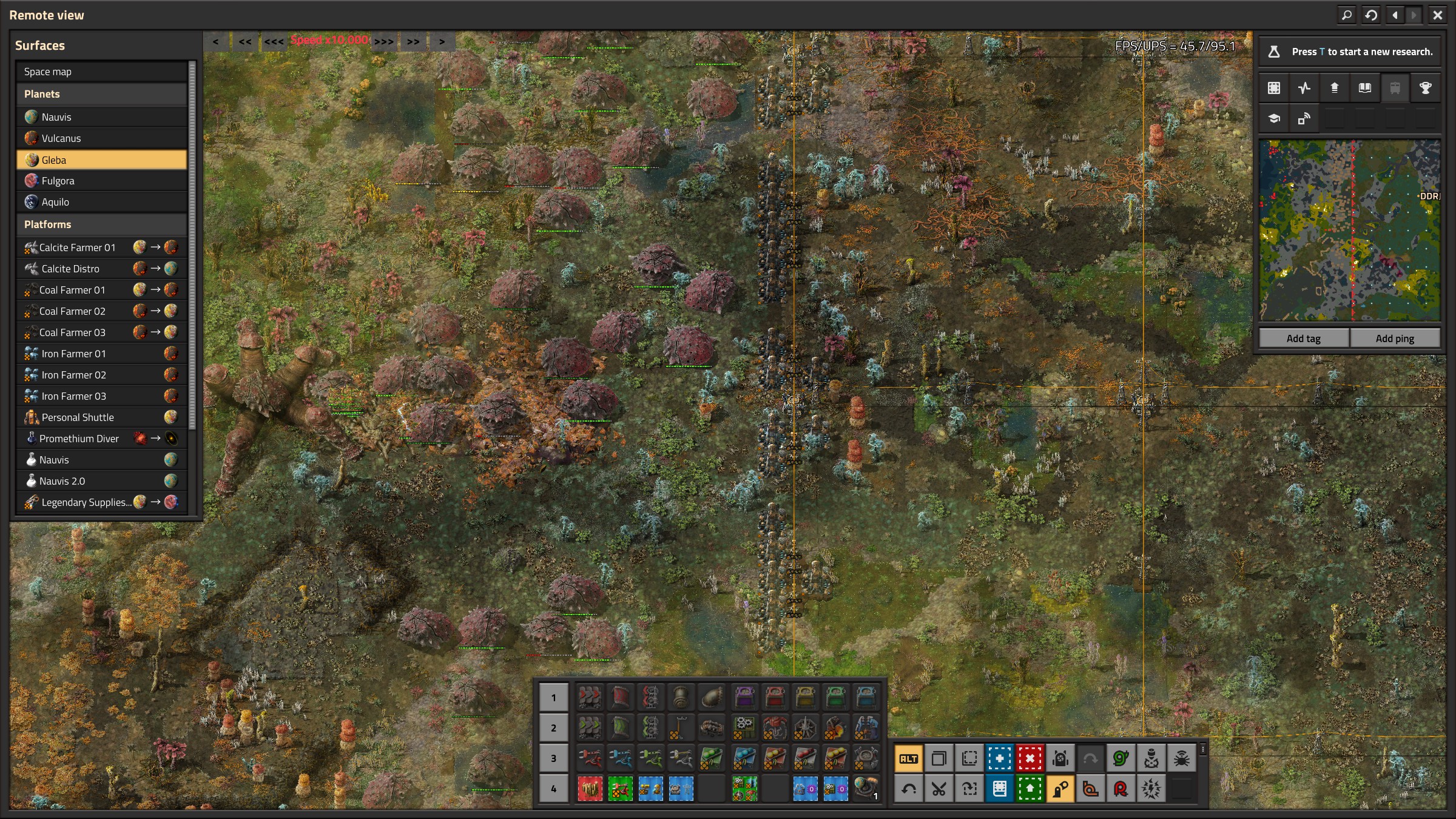Viewport: 1456px width, 819px height.
Task: Click the undo arrow shortcut
Action: [x=908, y=789]
